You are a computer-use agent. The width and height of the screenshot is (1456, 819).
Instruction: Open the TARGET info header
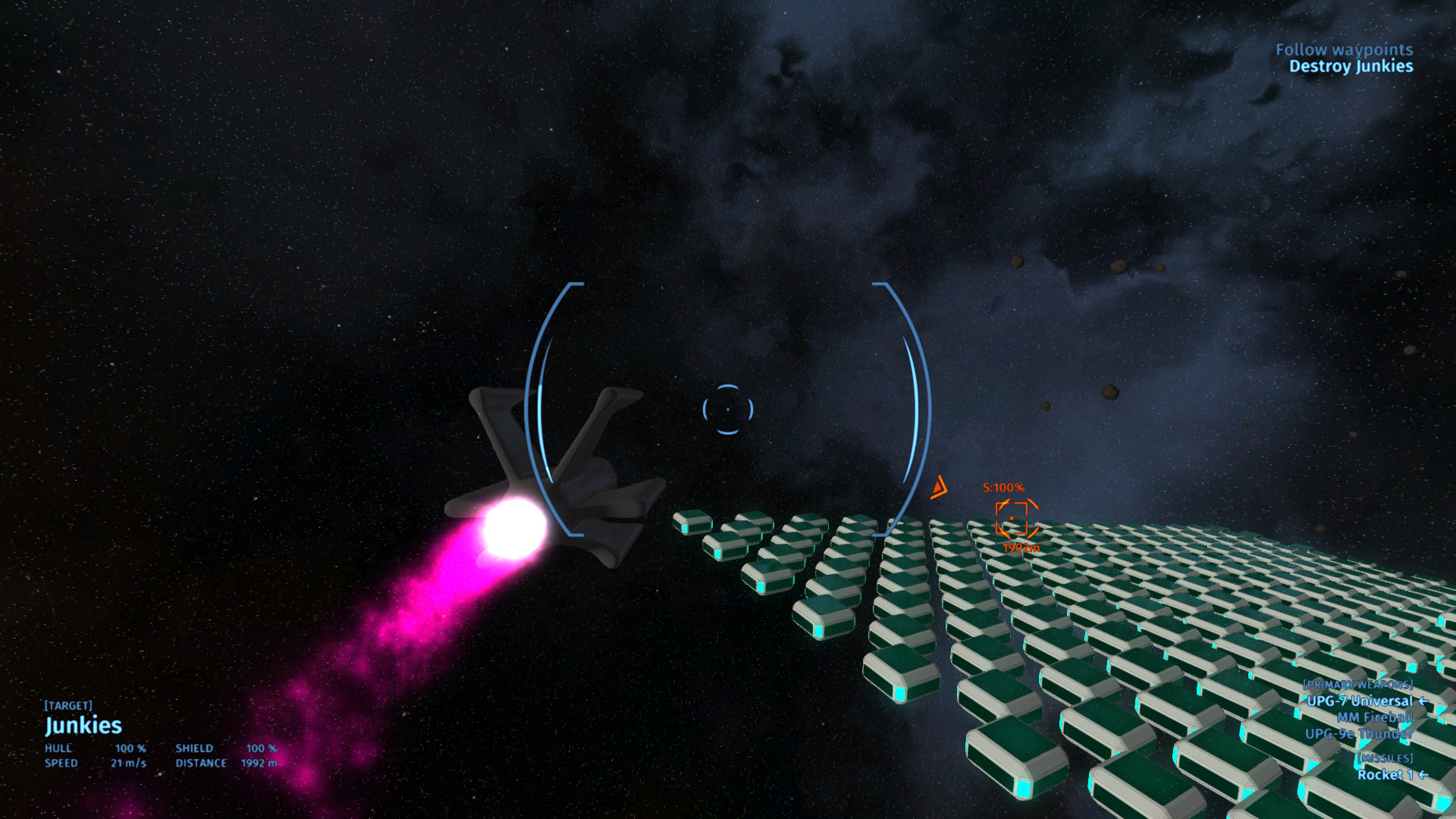tap(69, 705)
